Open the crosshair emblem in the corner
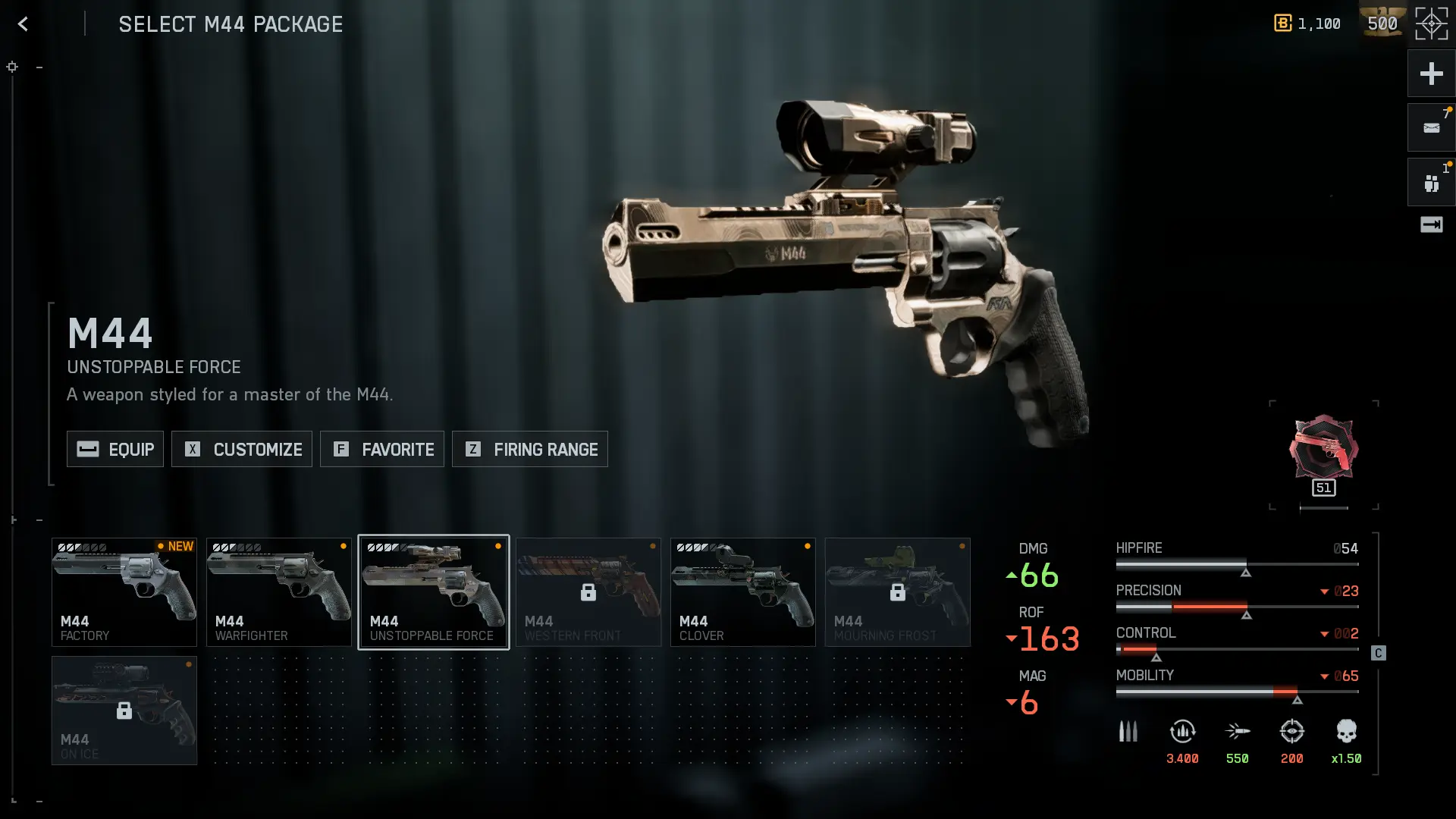 coord(1431,24)
